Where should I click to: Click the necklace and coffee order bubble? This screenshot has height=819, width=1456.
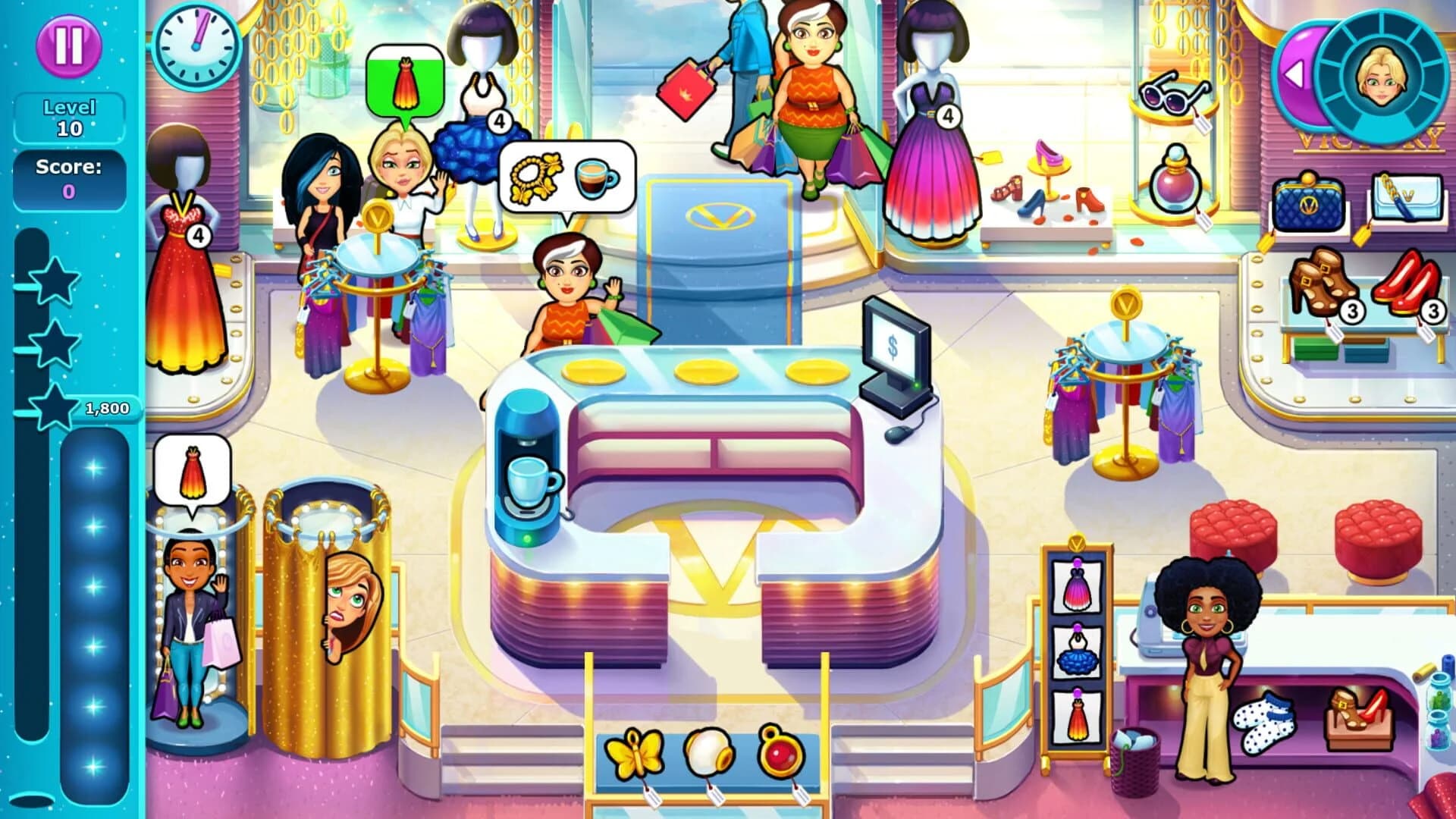point(566,176)
